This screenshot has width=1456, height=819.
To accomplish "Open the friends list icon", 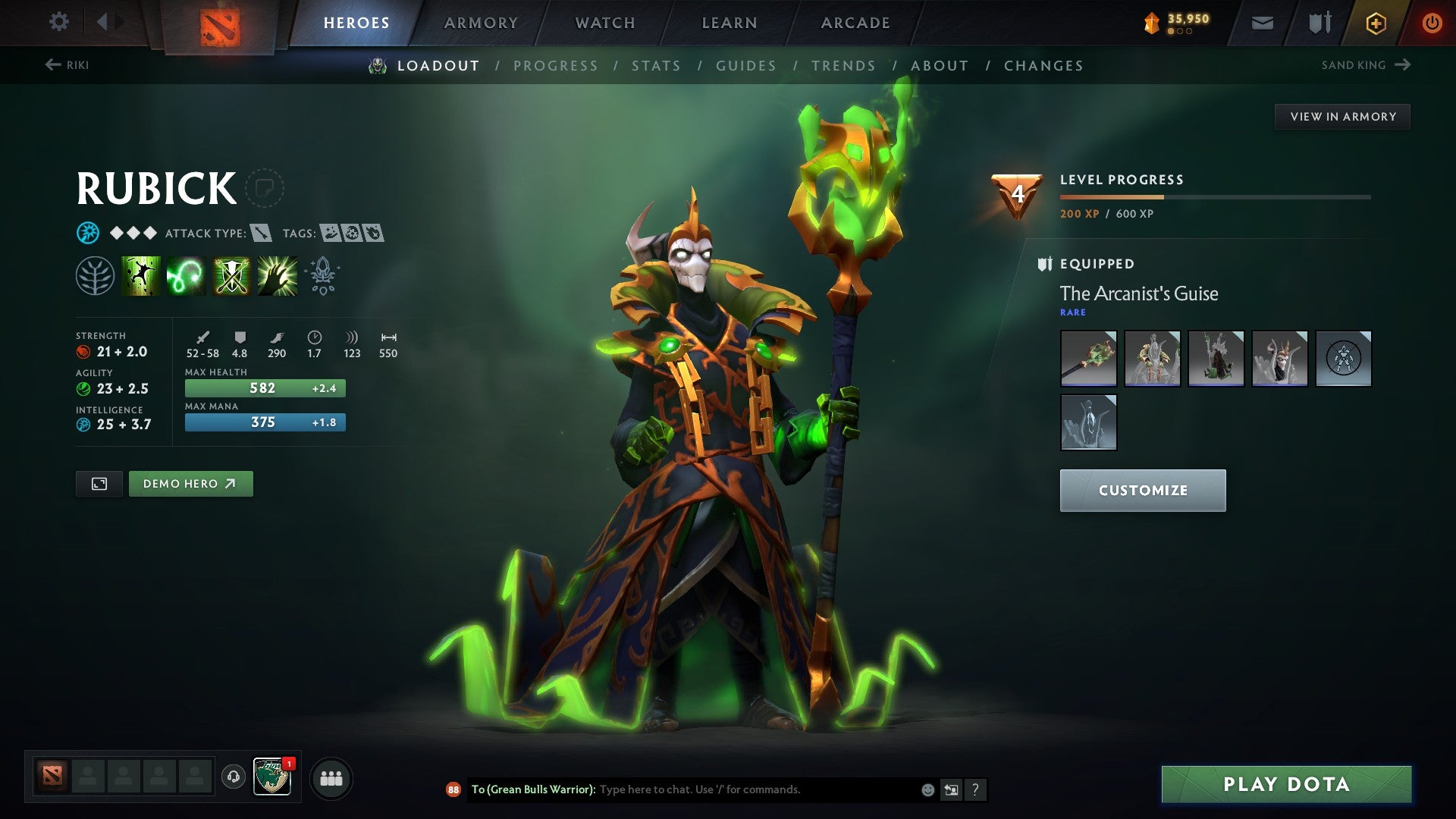I will click(331, 777).
